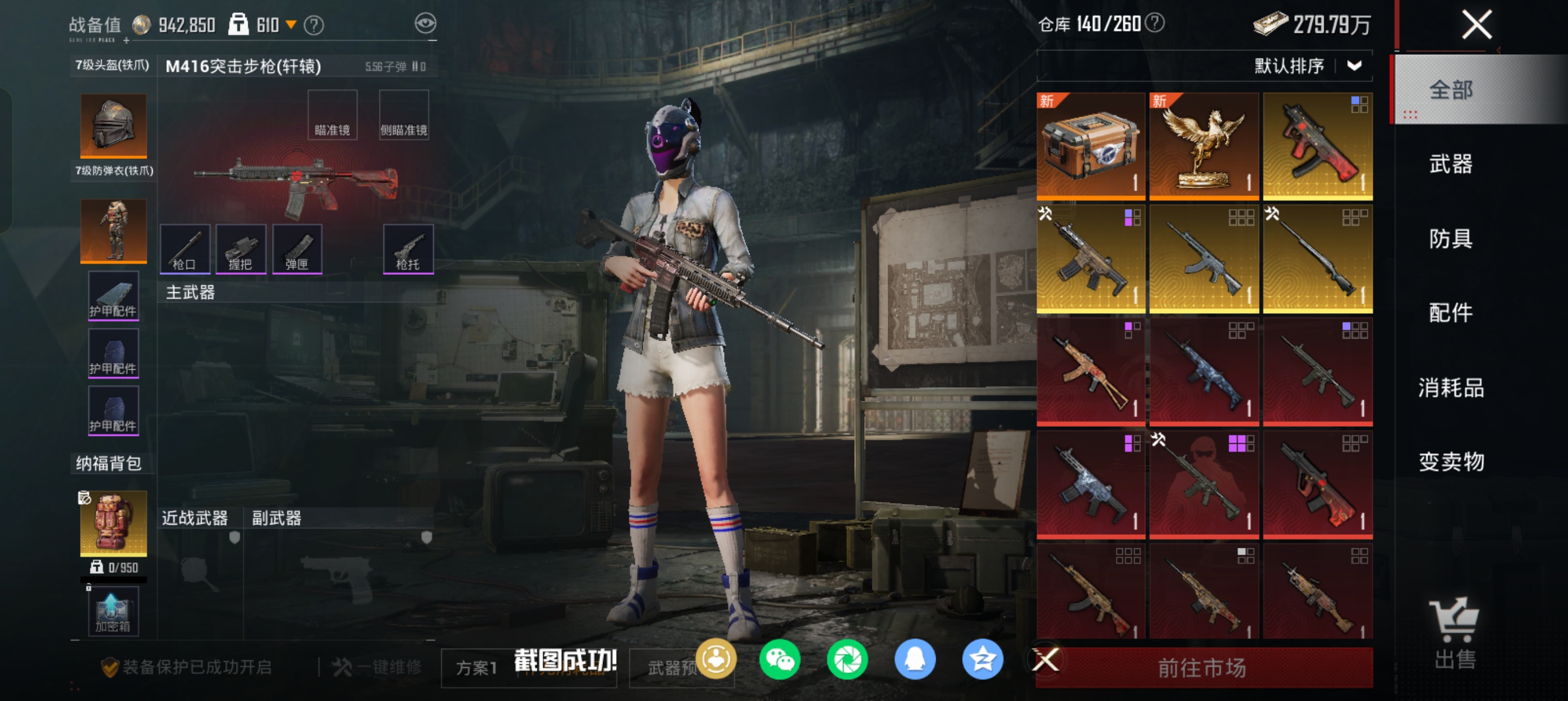Select the equipped M416 rifle slot
Image resolution: width=1568 pixels, height=701 pixels.
296,181
